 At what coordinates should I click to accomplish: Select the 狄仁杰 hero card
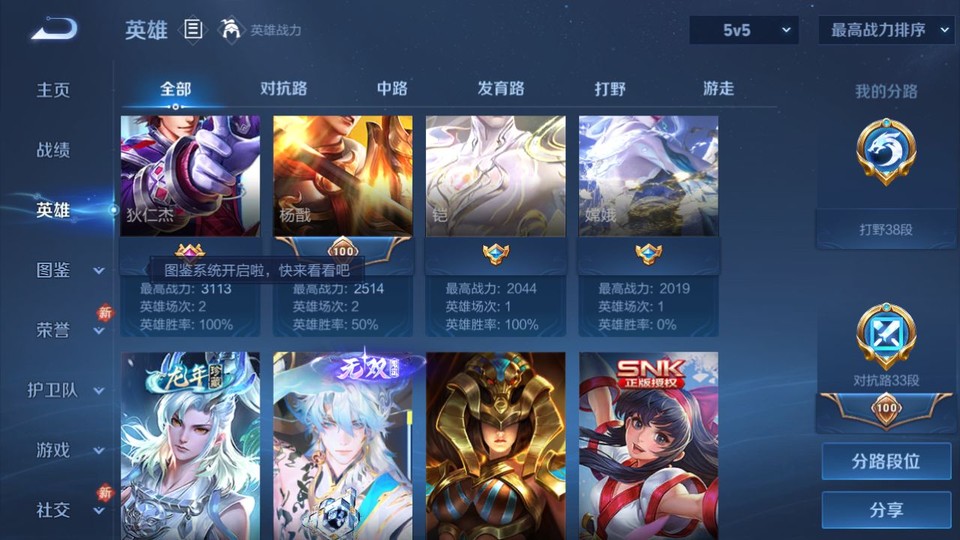[x=190, y=176]
